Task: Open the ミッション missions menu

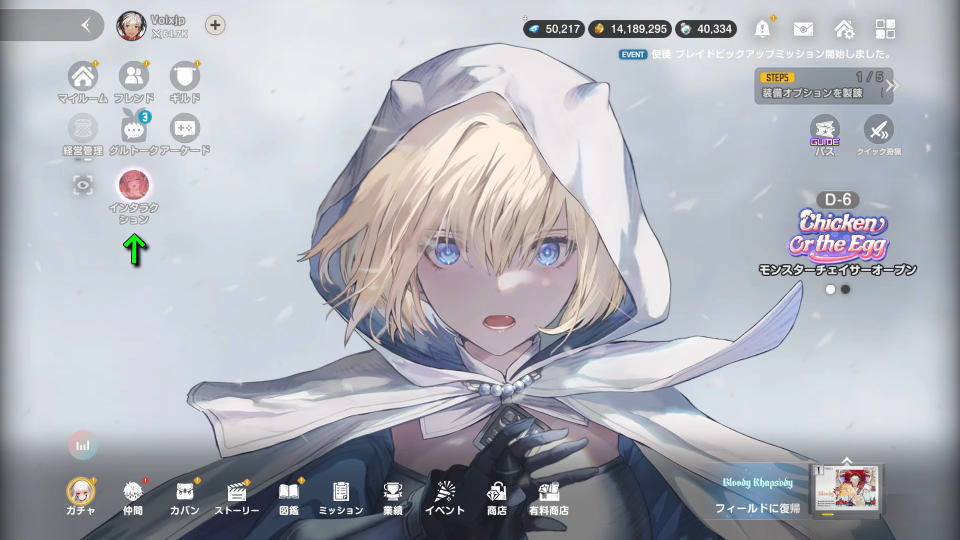Action: tap(341, 493)
